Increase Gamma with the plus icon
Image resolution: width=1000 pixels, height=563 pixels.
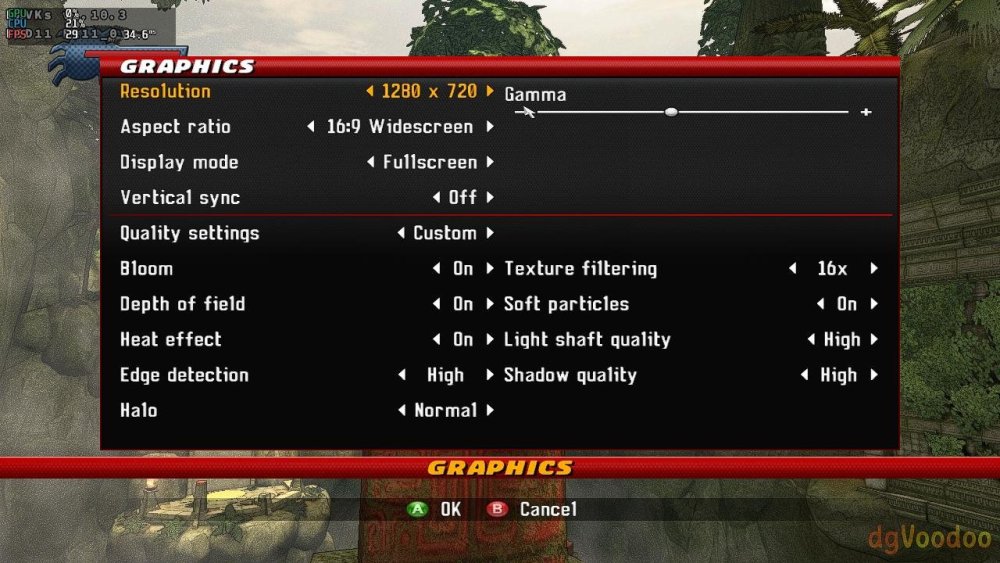pos(866,112)
